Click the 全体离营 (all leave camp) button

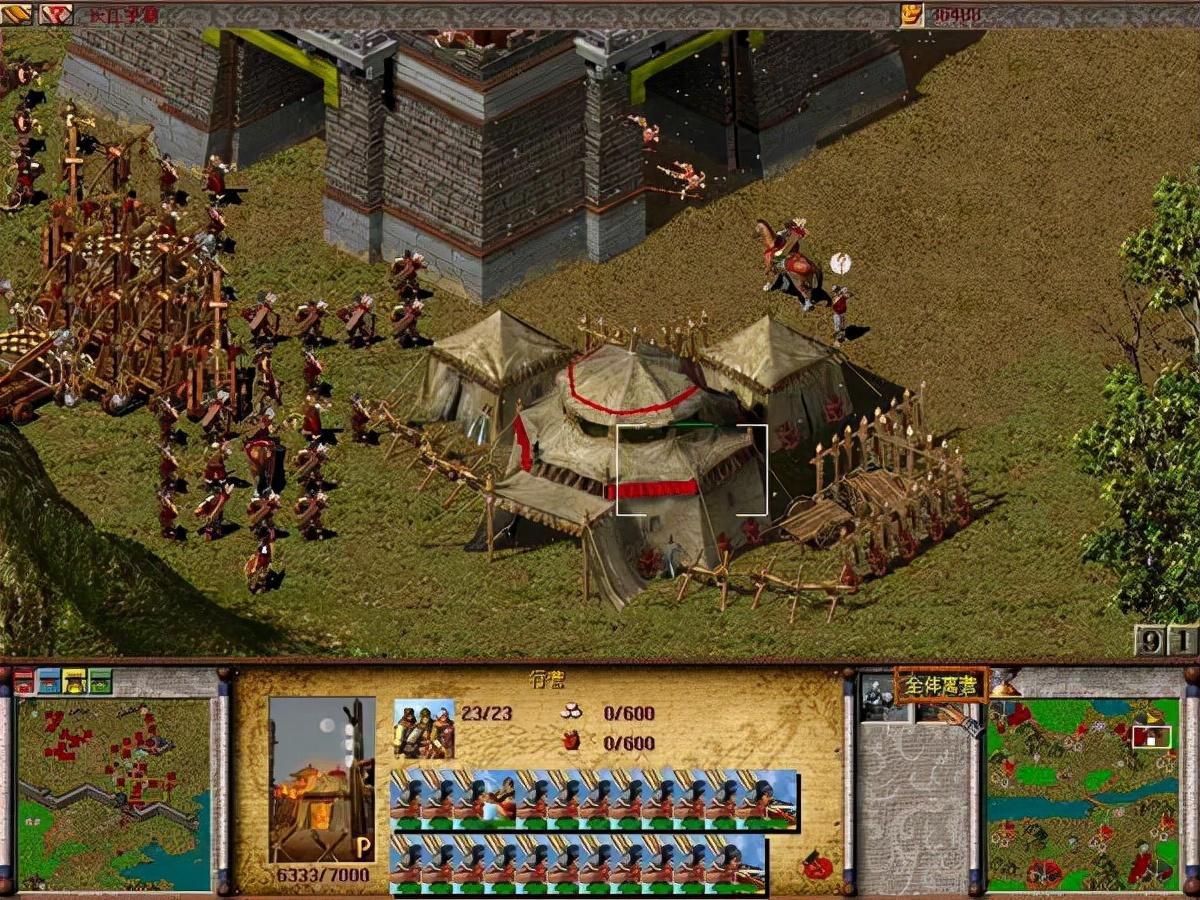(x=940, y=686)
